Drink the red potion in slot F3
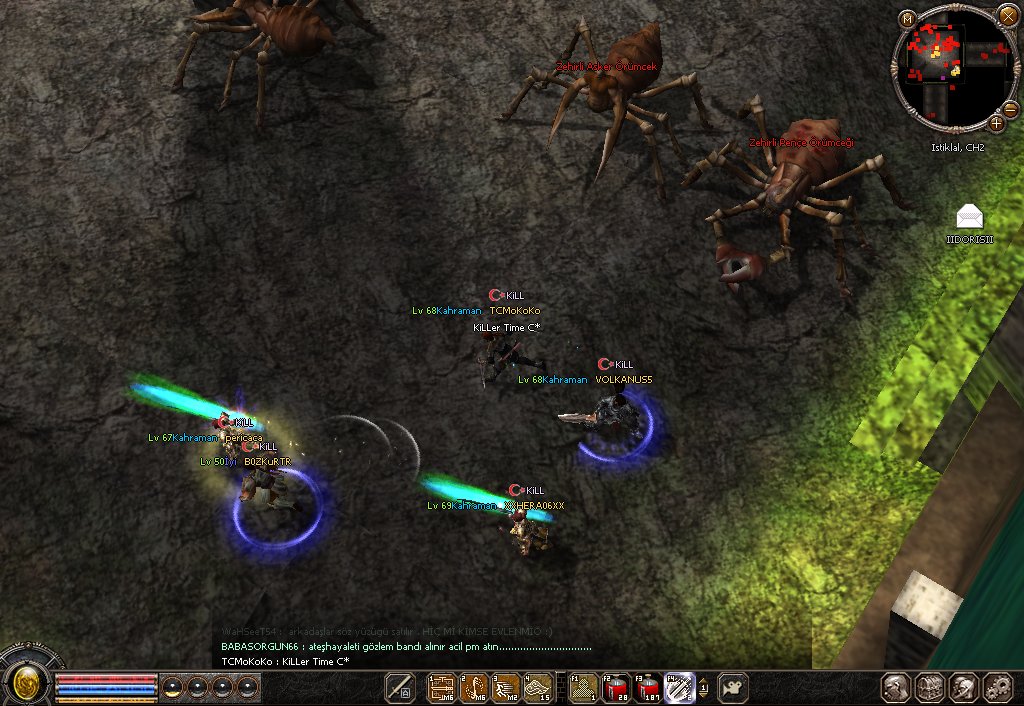 coord(647,687)
